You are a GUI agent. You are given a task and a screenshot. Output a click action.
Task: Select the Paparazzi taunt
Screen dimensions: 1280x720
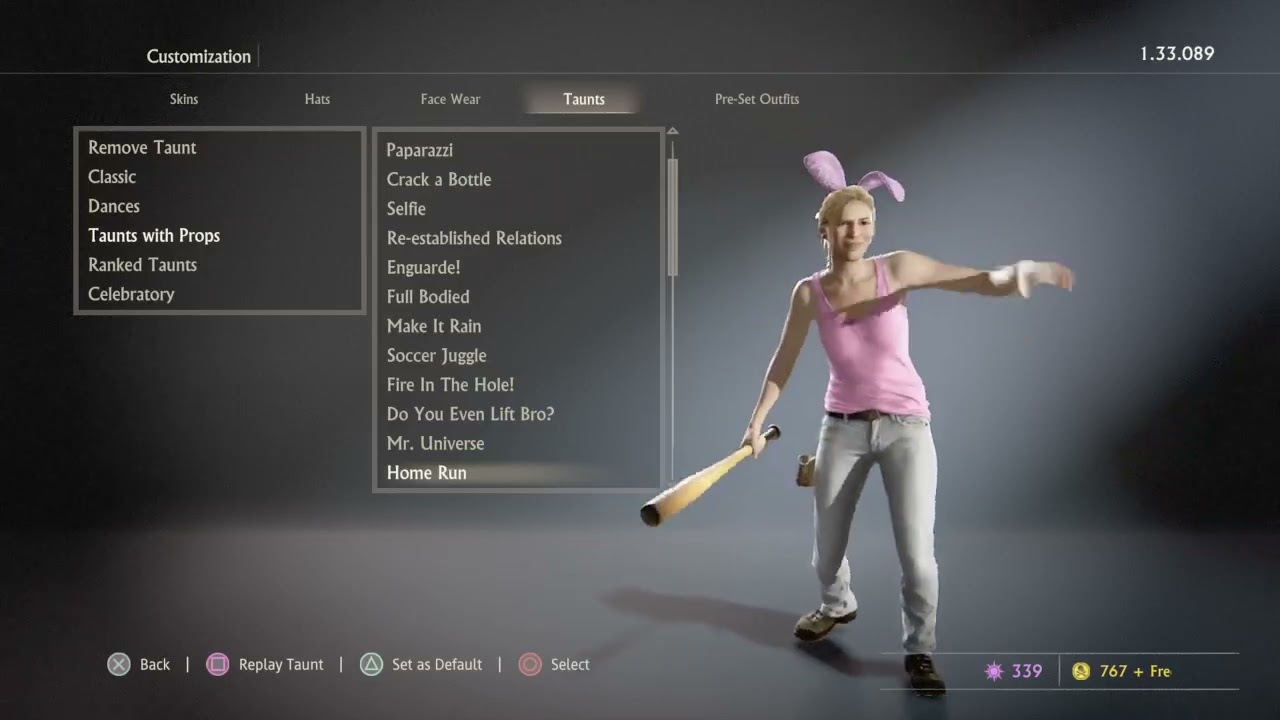(420, 150)
